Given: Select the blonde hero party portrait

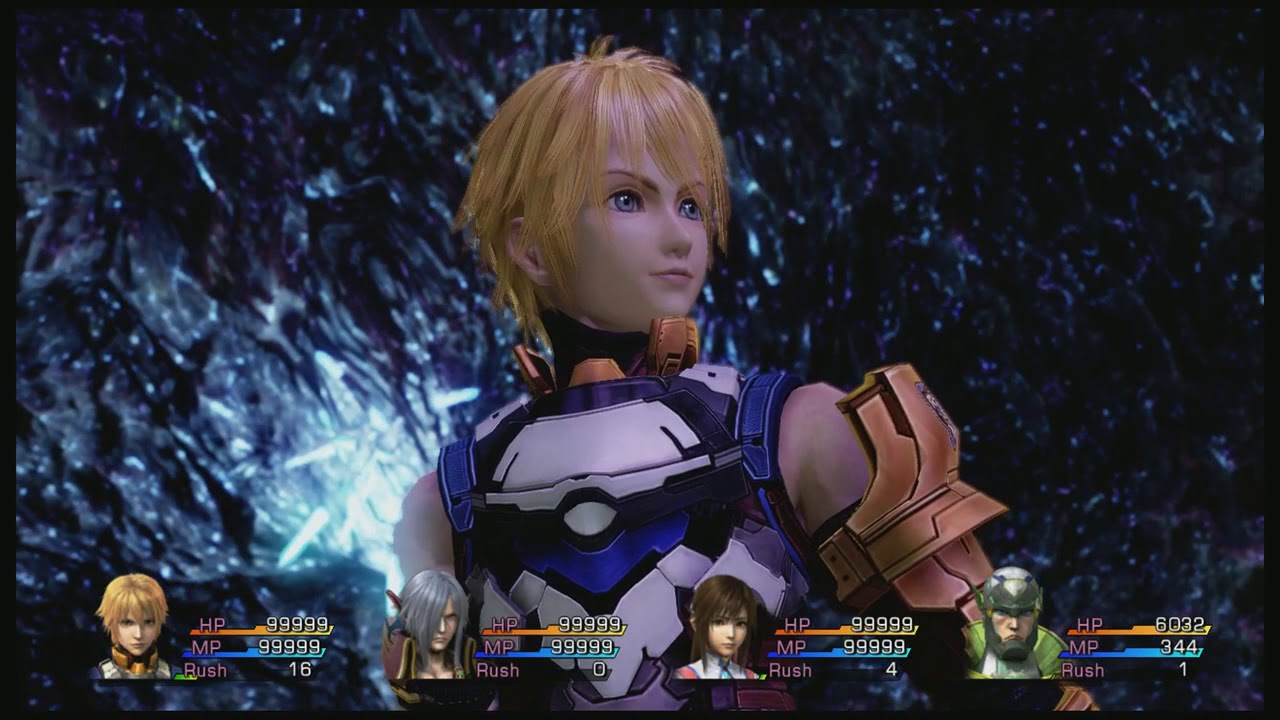Looking at the screenshot, I should tap(133, 627).
